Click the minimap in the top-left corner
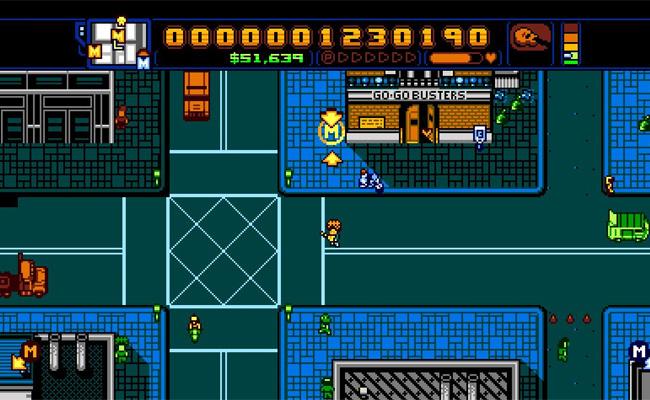 (118, 43)
